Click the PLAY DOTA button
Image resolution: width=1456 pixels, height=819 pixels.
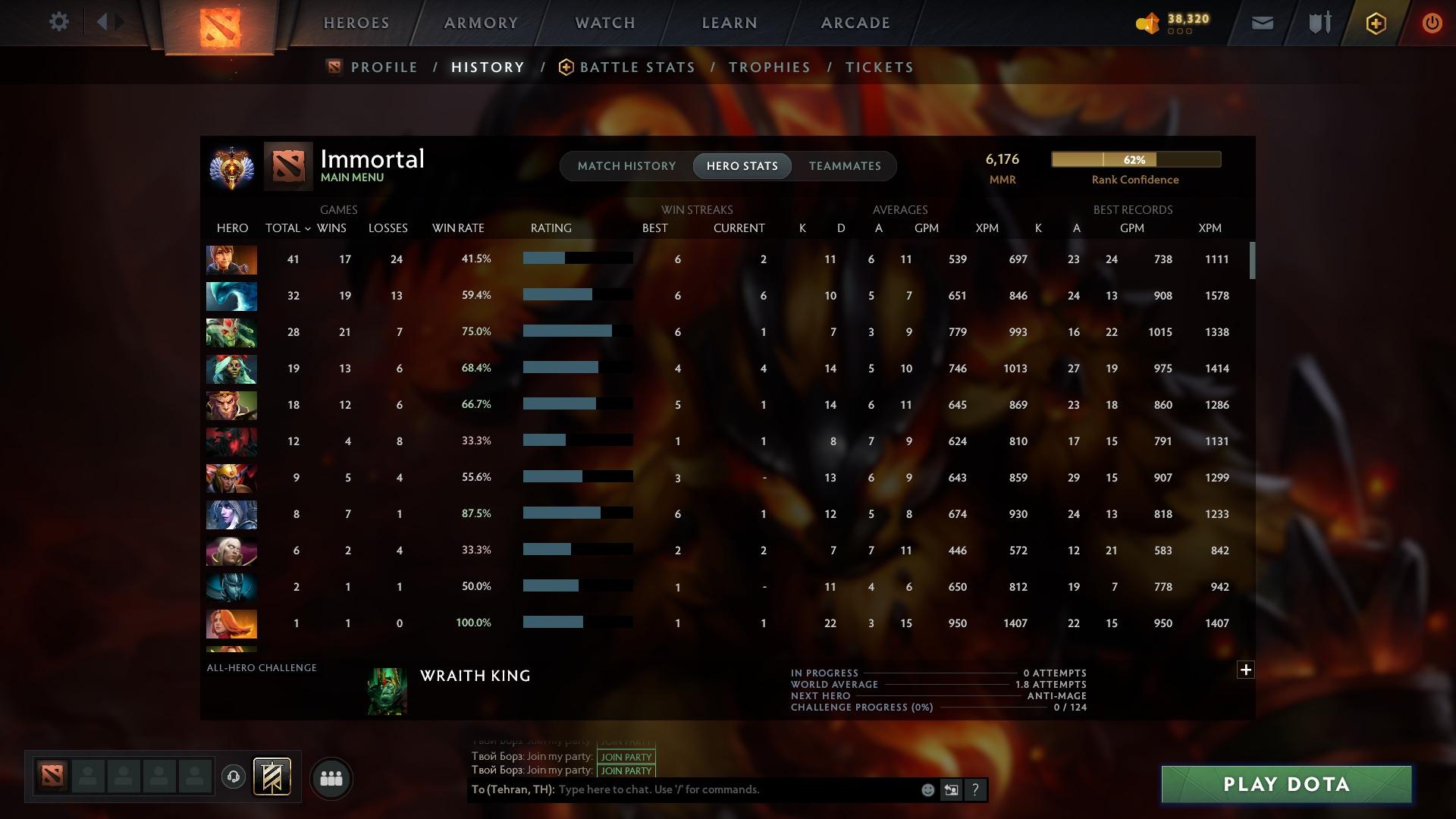[x=1285, y=785]
